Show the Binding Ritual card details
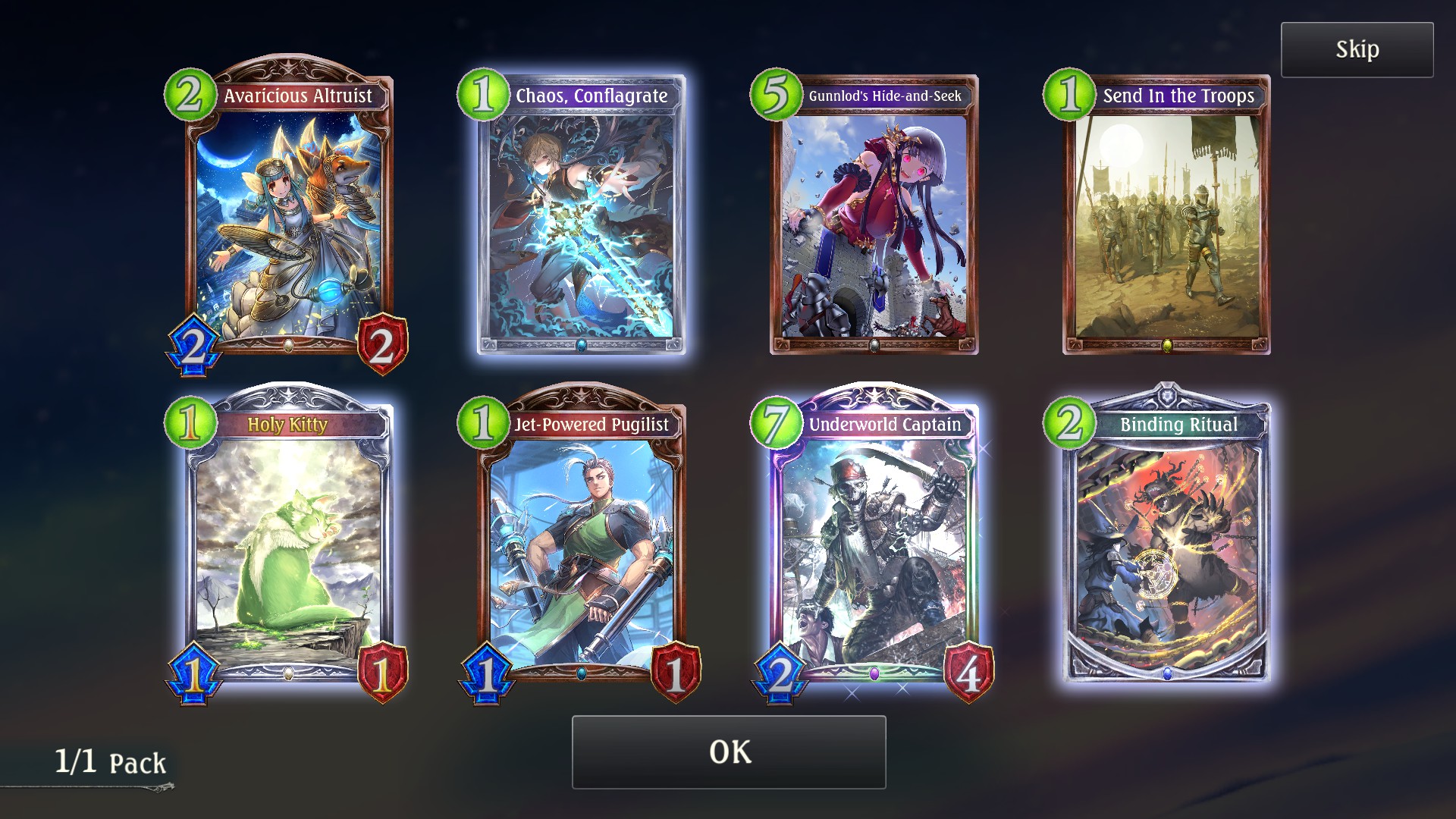The width and height of the screenshot is (1456, 819). pos(1167,546)
